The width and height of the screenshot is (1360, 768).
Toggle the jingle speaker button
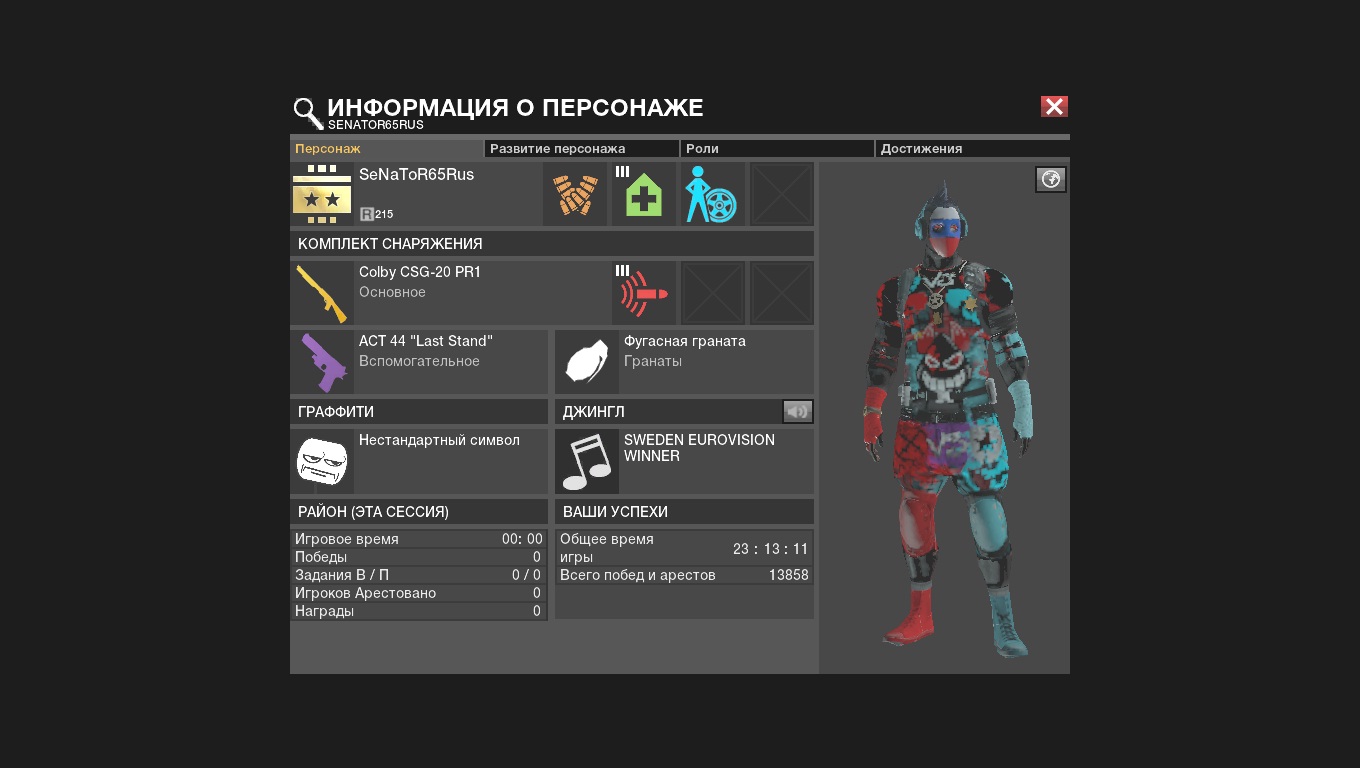[x=797, y=412]
